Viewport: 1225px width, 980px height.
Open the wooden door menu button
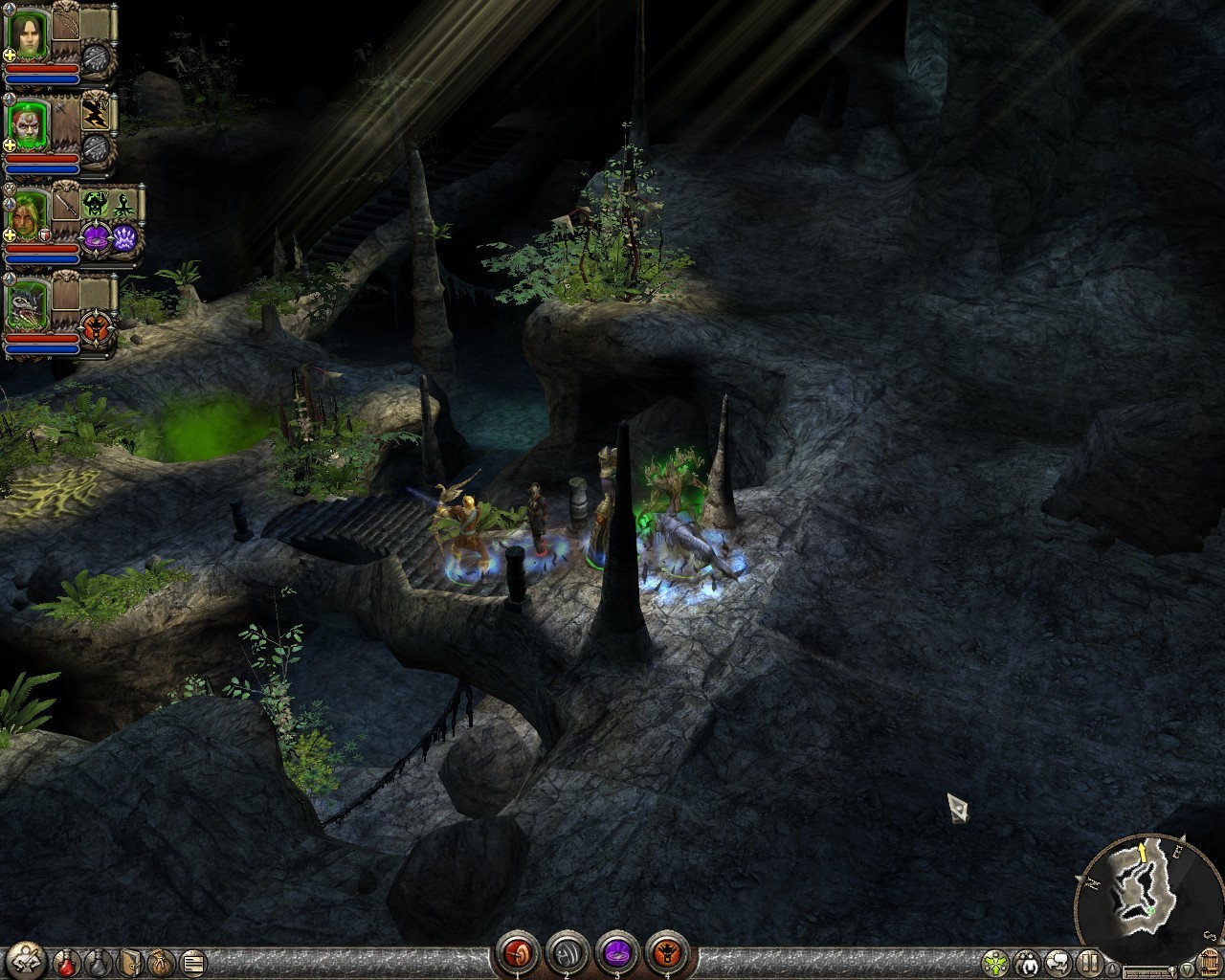coord(1208,962)
